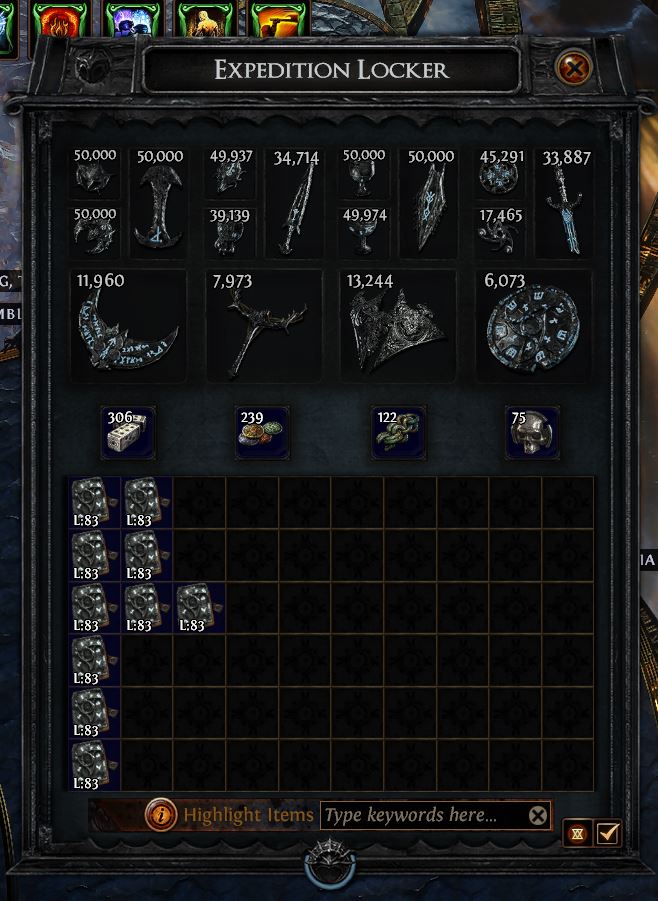Viewport: 658px width, 901px height.
Task: Close the Expedition Locker window
Action: (573, 69)
